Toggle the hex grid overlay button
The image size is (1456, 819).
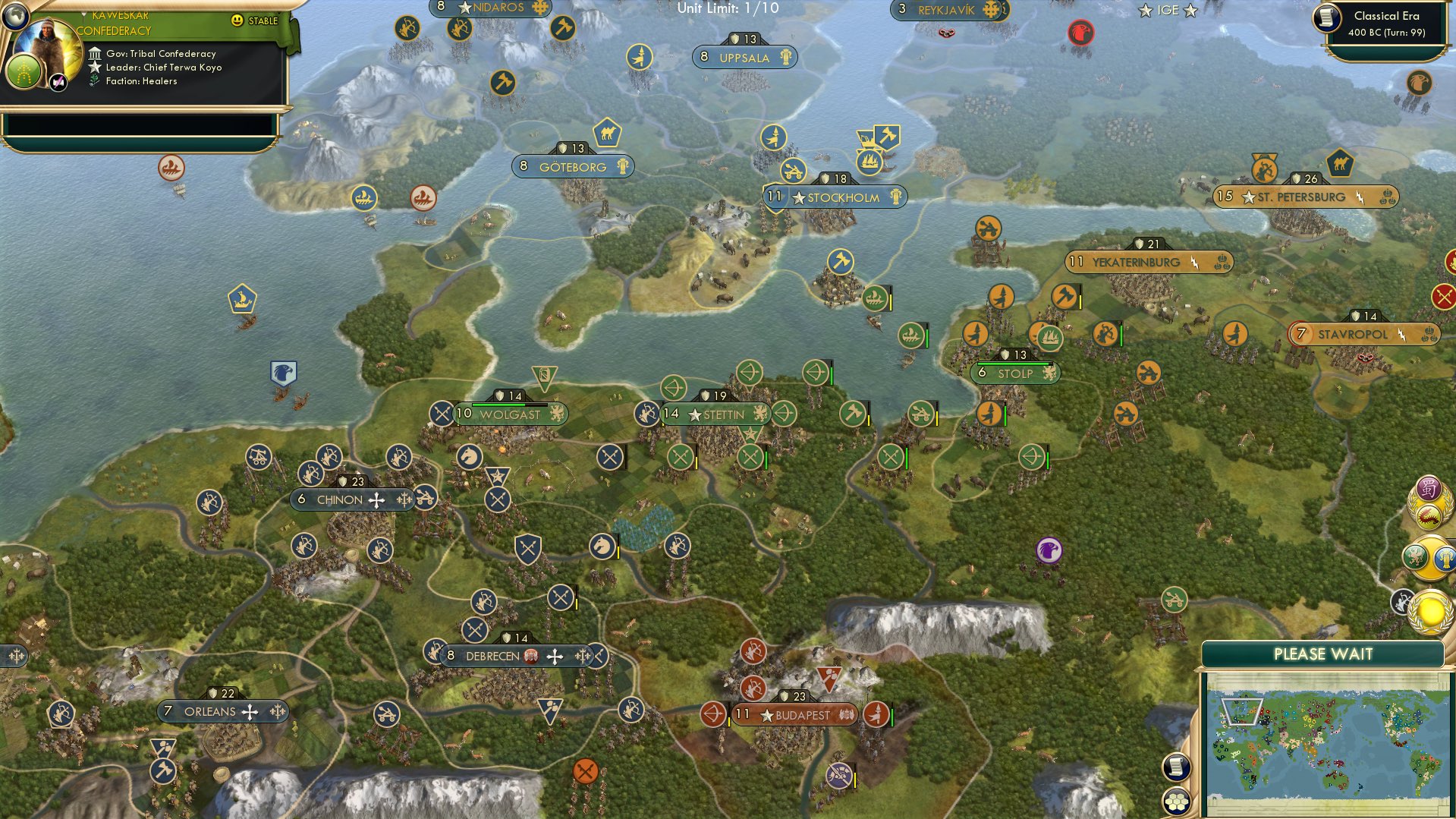click(1177, 803)
